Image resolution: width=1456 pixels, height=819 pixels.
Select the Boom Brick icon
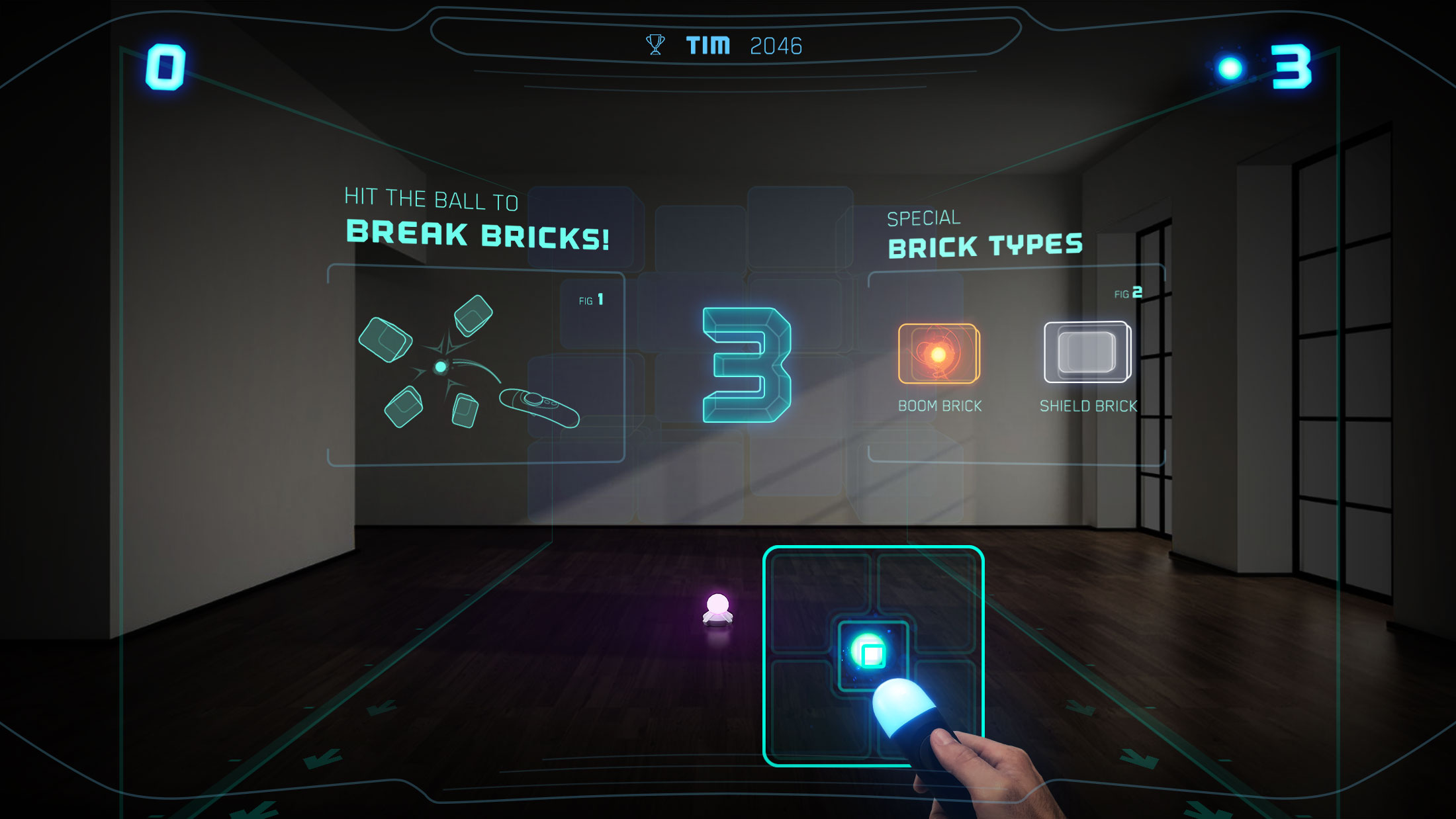point(938,354)
